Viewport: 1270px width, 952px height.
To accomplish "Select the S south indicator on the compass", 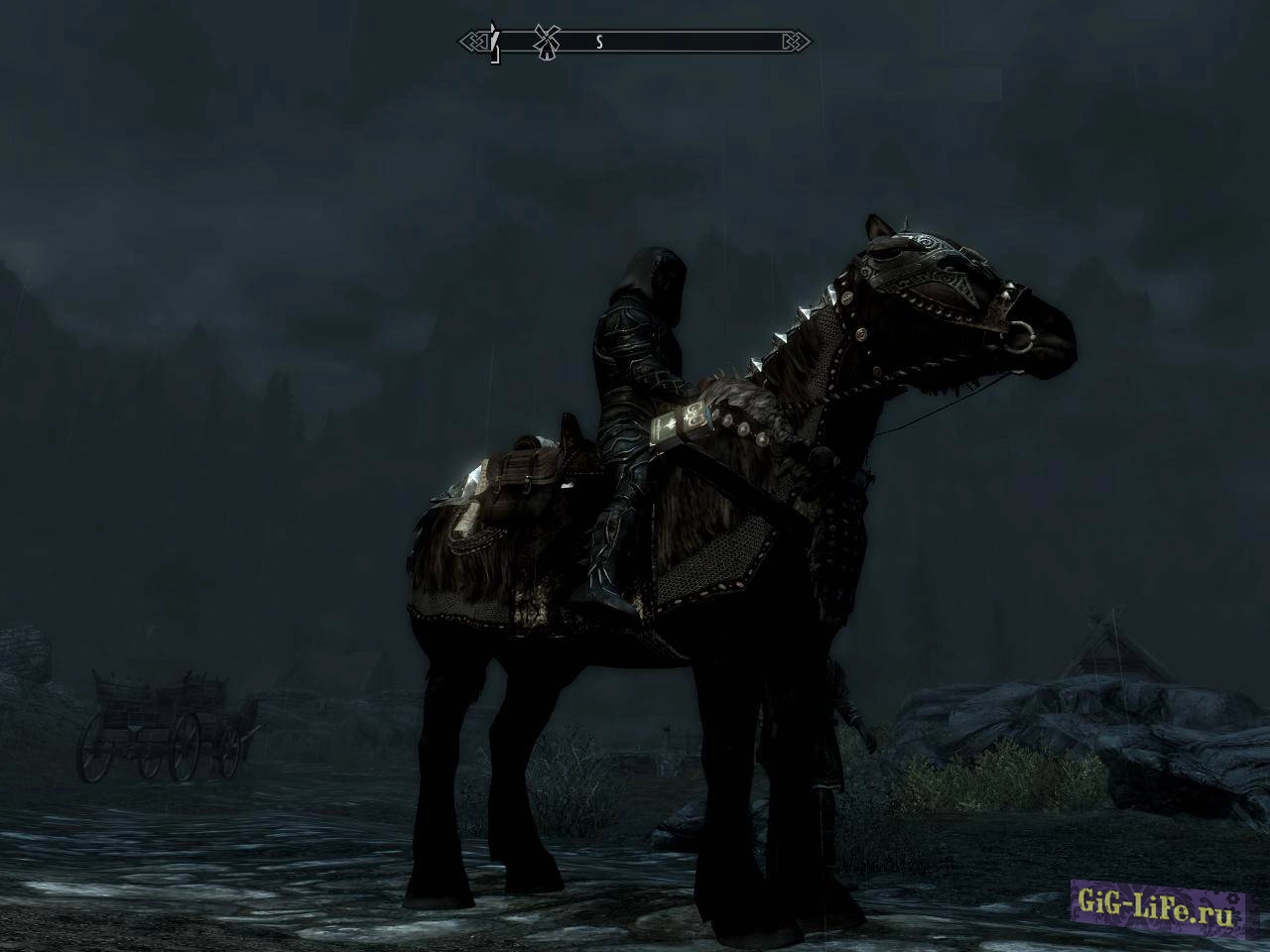I will pyautogui.click(x=597, y=43).
